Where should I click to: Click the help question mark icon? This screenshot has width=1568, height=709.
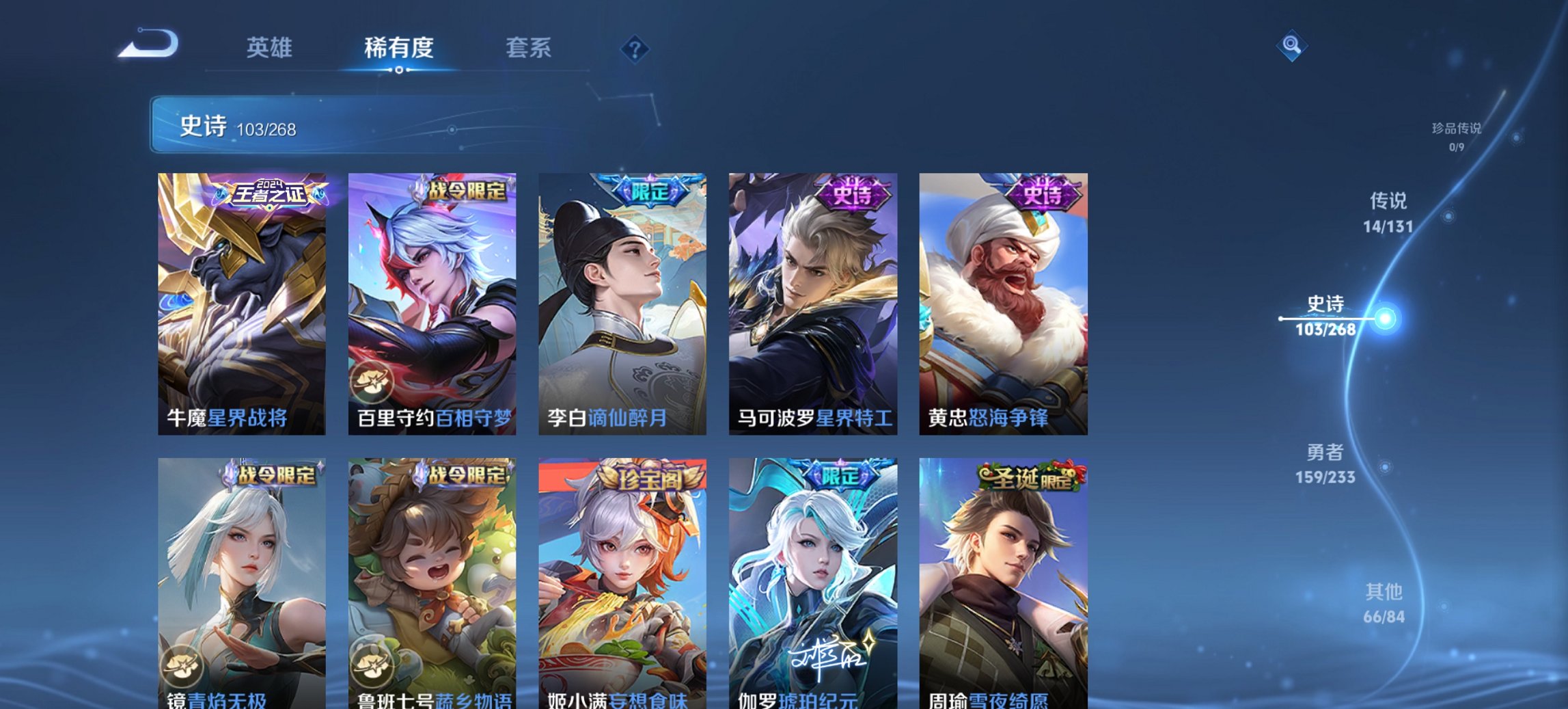pyautogui.click(x=635, y=49)
